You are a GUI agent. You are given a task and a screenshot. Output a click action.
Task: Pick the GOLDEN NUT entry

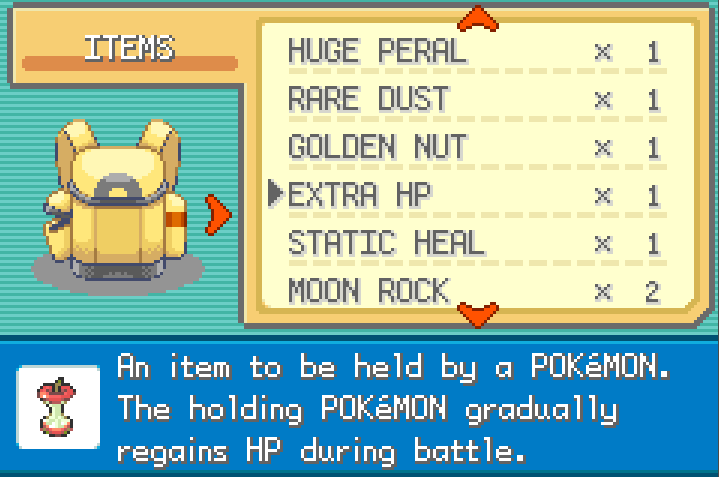[377, 147]
